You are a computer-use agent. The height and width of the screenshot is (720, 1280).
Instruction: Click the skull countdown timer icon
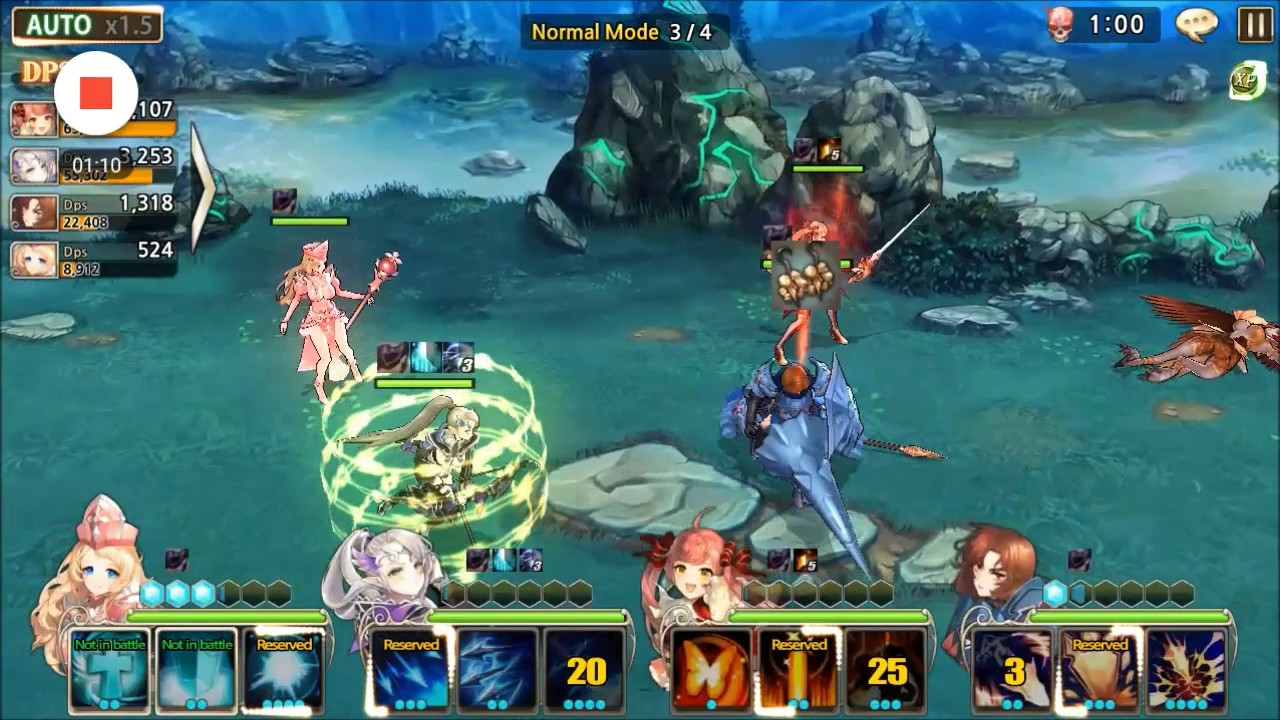tap(1058, 24)
